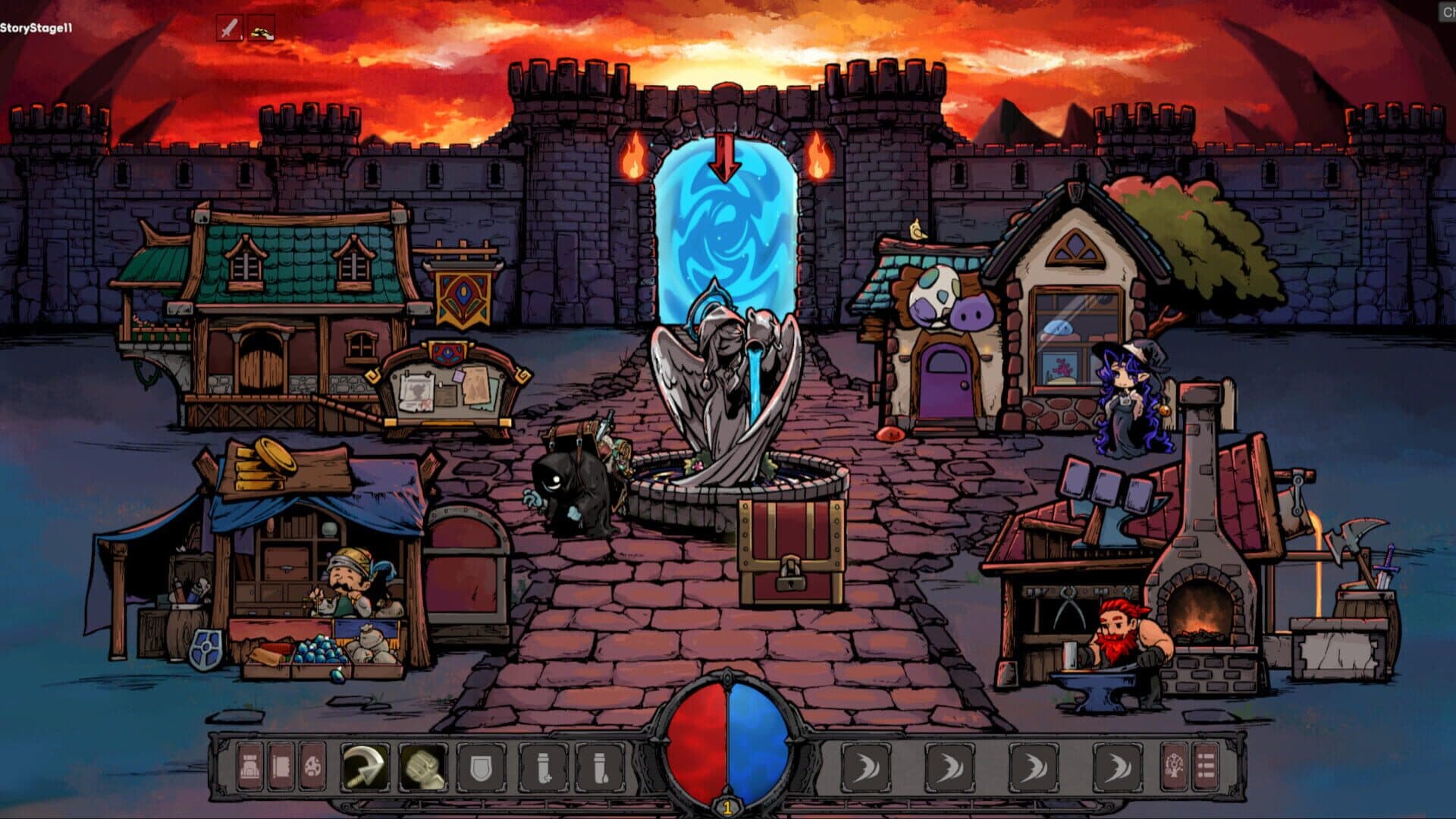The width and height of the screenshot is (1456, 819).
Task: Select the fourth crescent skill slot
Action: click(x=1116, y=767)
